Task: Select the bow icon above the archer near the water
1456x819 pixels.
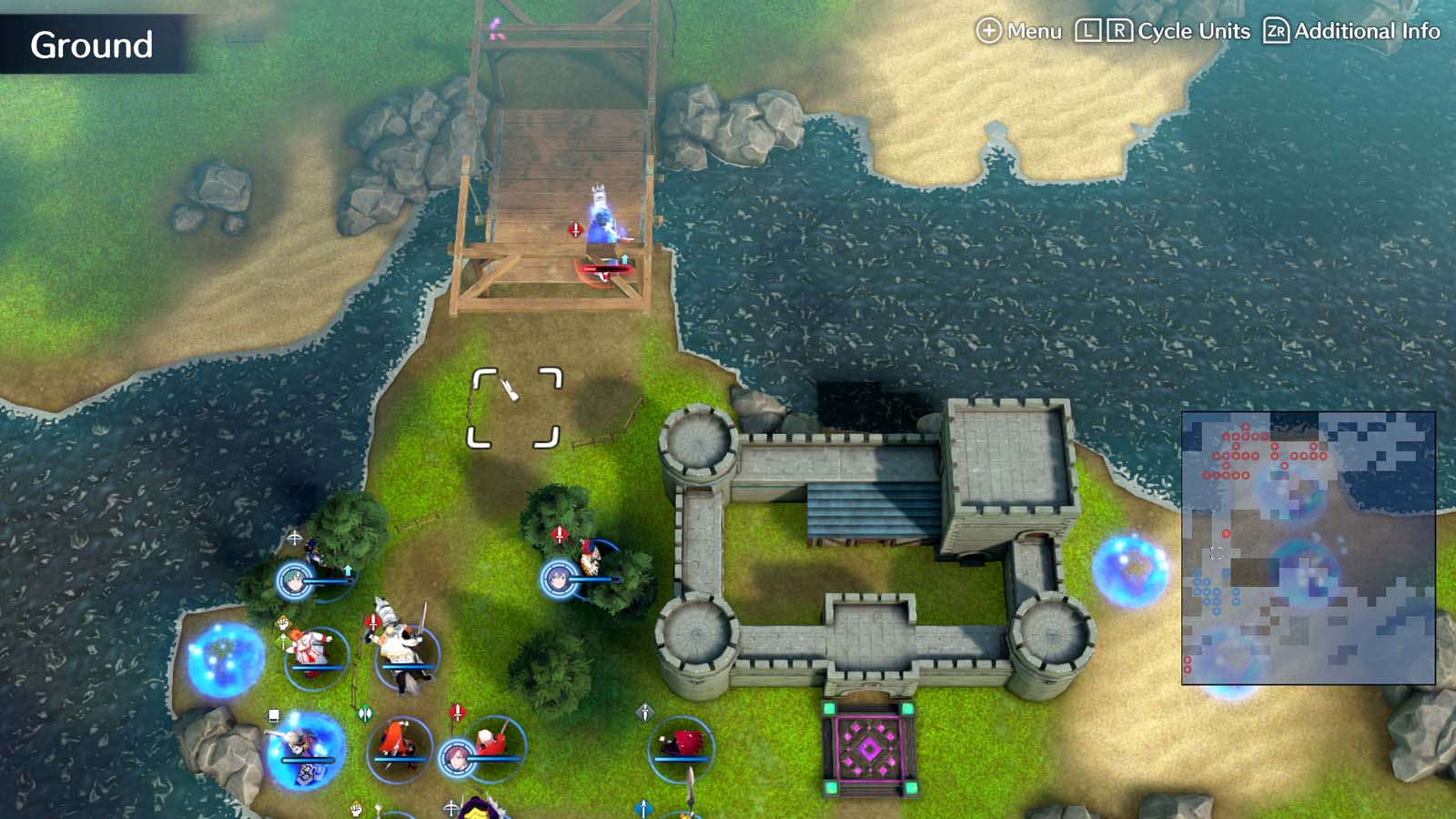Action: coord(295,535)
